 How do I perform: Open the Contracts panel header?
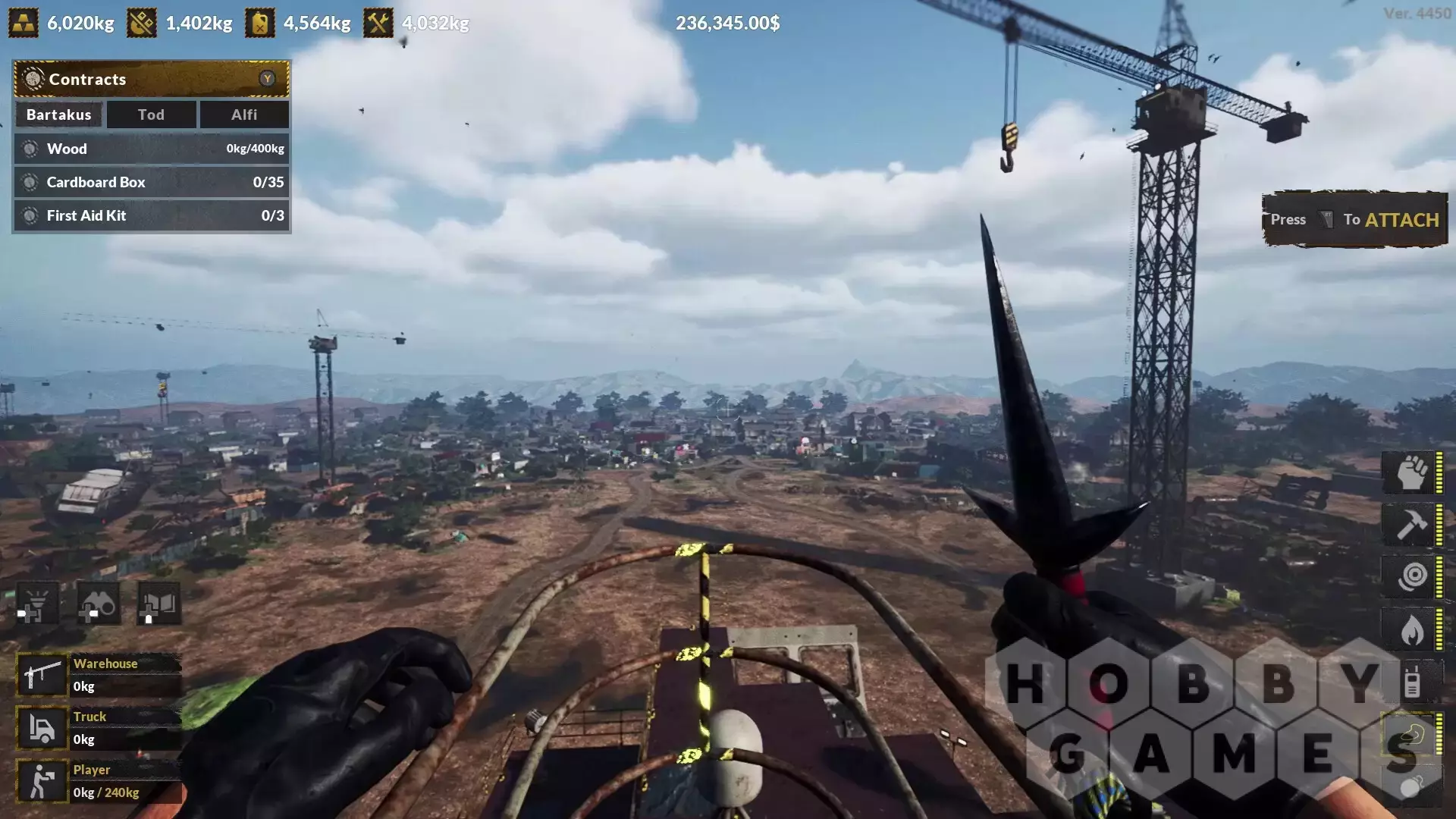click(x=151, y=79)
